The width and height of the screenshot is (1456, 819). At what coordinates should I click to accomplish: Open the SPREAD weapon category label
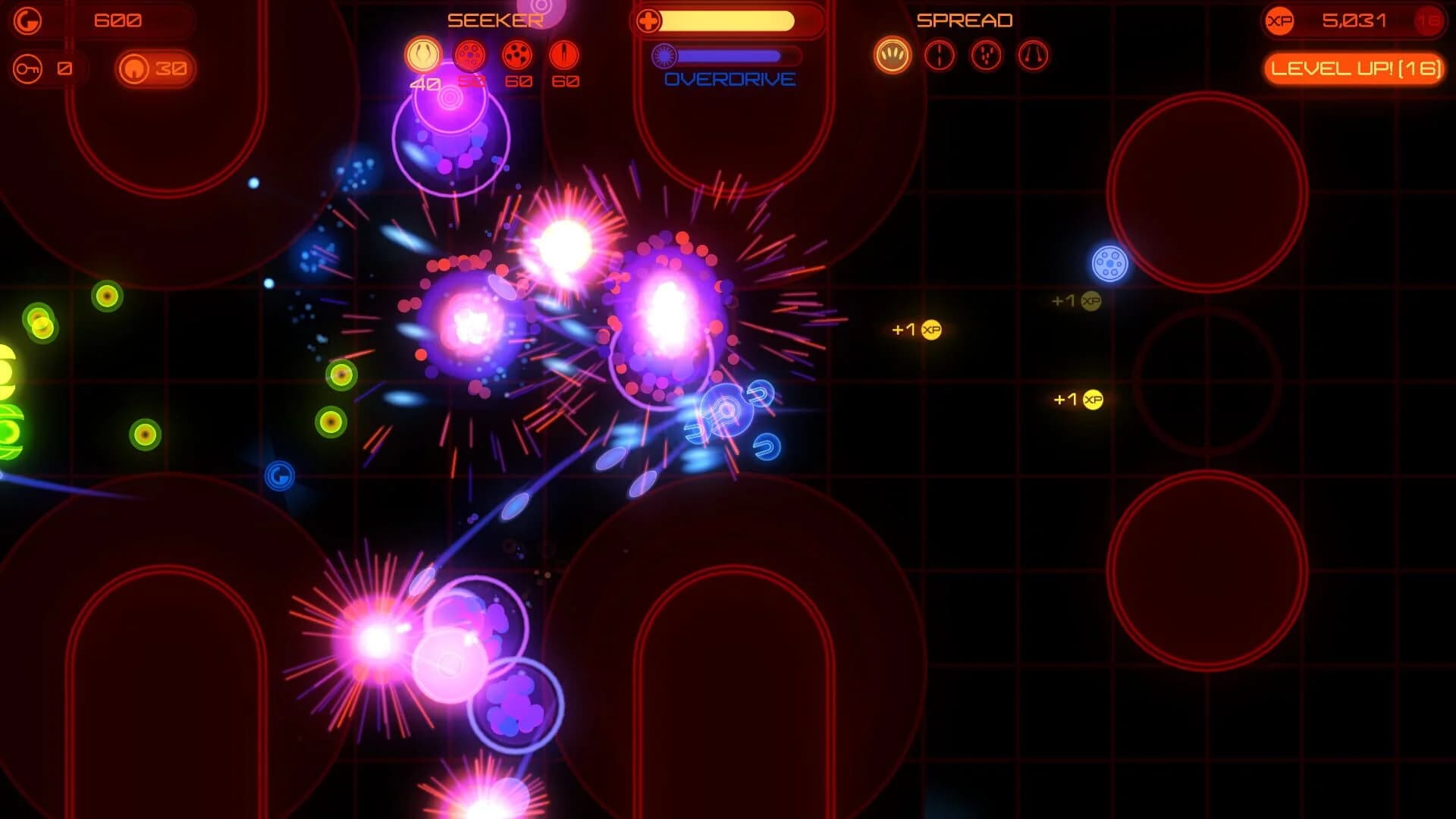pos(965,20)
